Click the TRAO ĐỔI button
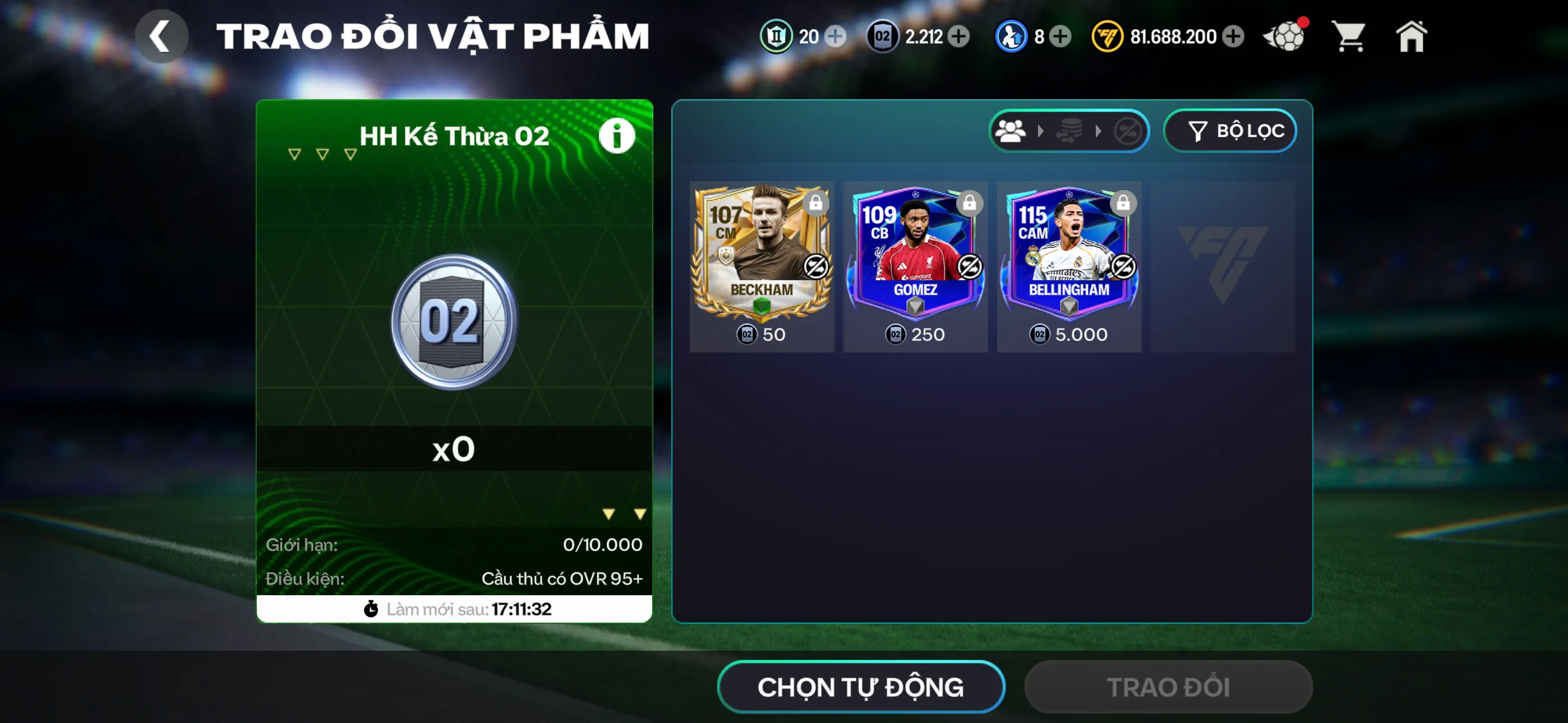The image size is (1568, 723). pos(1168,687)
